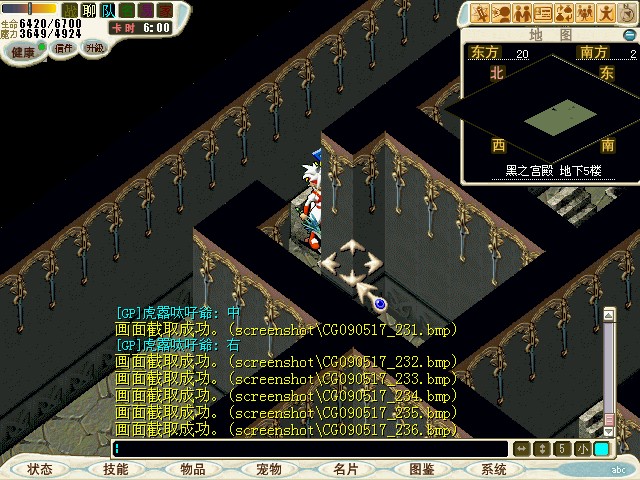This screenshot has height=480, width=640.
Task: Open the 宠物 pets menu
Action: coord(268,468)
